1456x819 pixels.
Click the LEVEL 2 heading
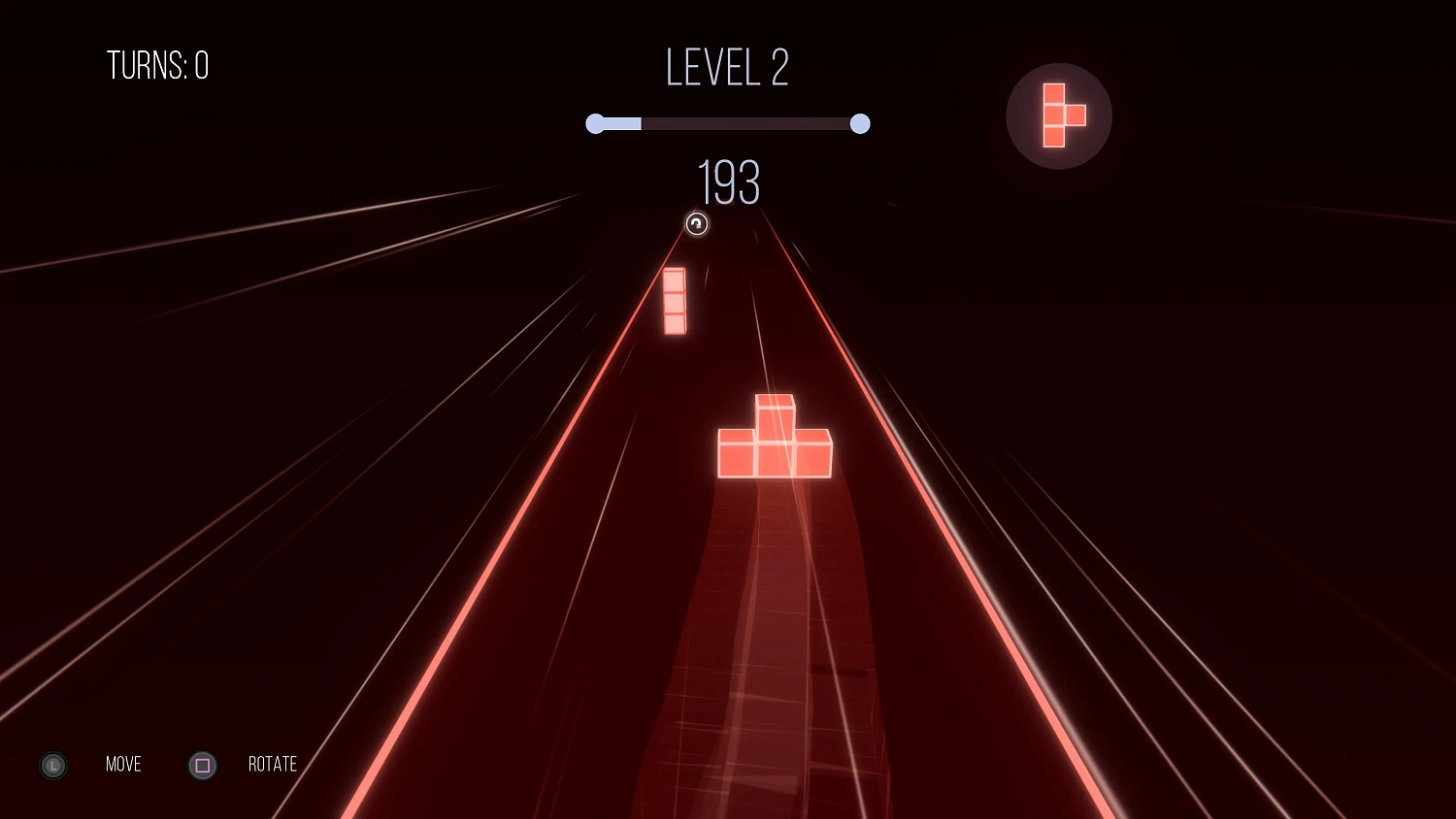click(726, 67)
